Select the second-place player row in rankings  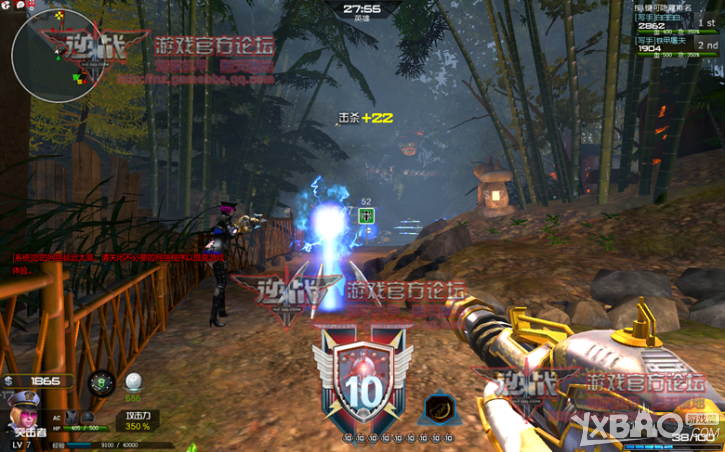point(676,46)
